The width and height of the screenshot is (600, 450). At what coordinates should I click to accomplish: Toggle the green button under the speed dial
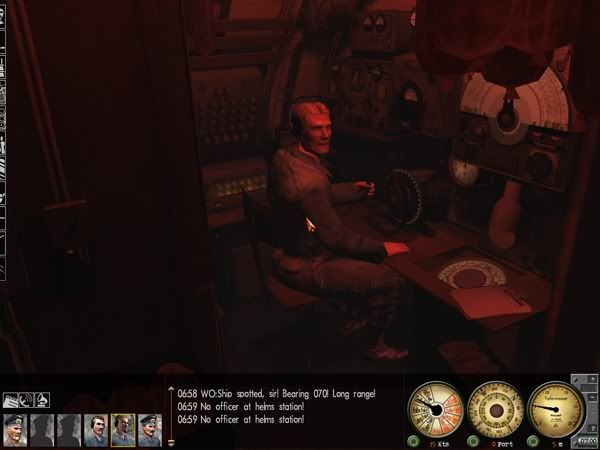click(x=412, y=440)
